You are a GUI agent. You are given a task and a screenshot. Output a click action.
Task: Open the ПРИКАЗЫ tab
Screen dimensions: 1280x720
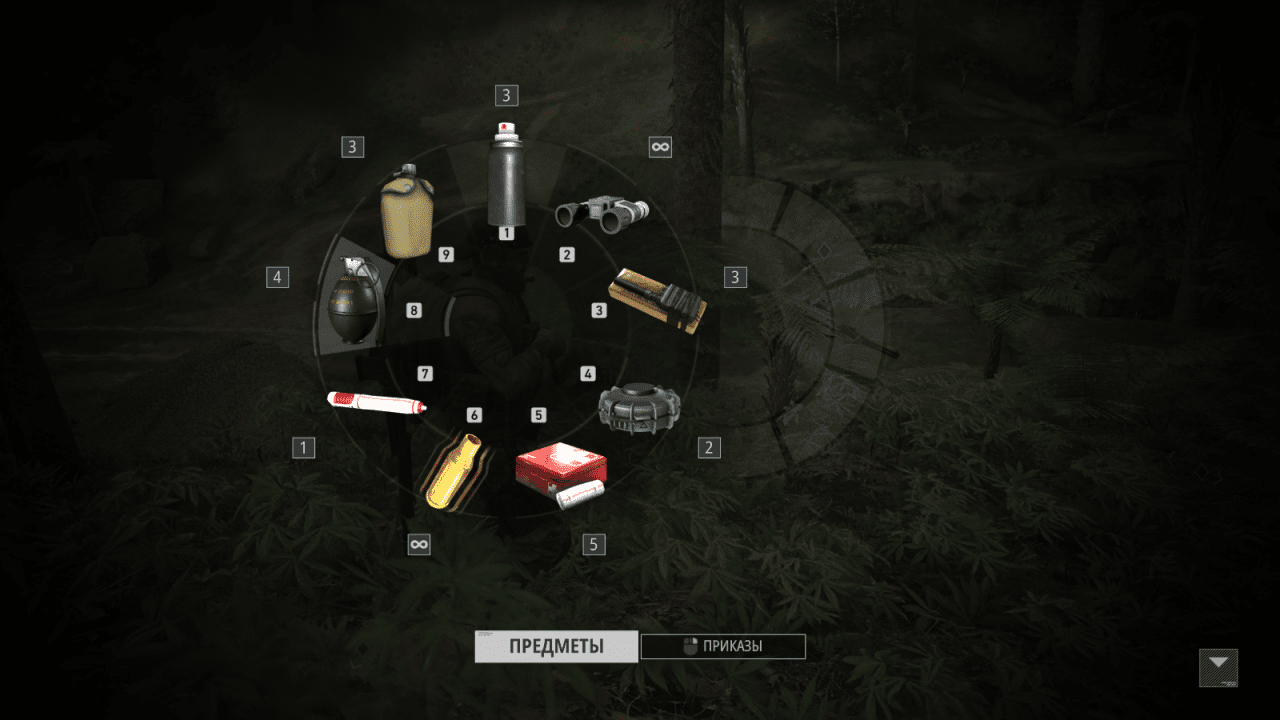click(723, 646)
